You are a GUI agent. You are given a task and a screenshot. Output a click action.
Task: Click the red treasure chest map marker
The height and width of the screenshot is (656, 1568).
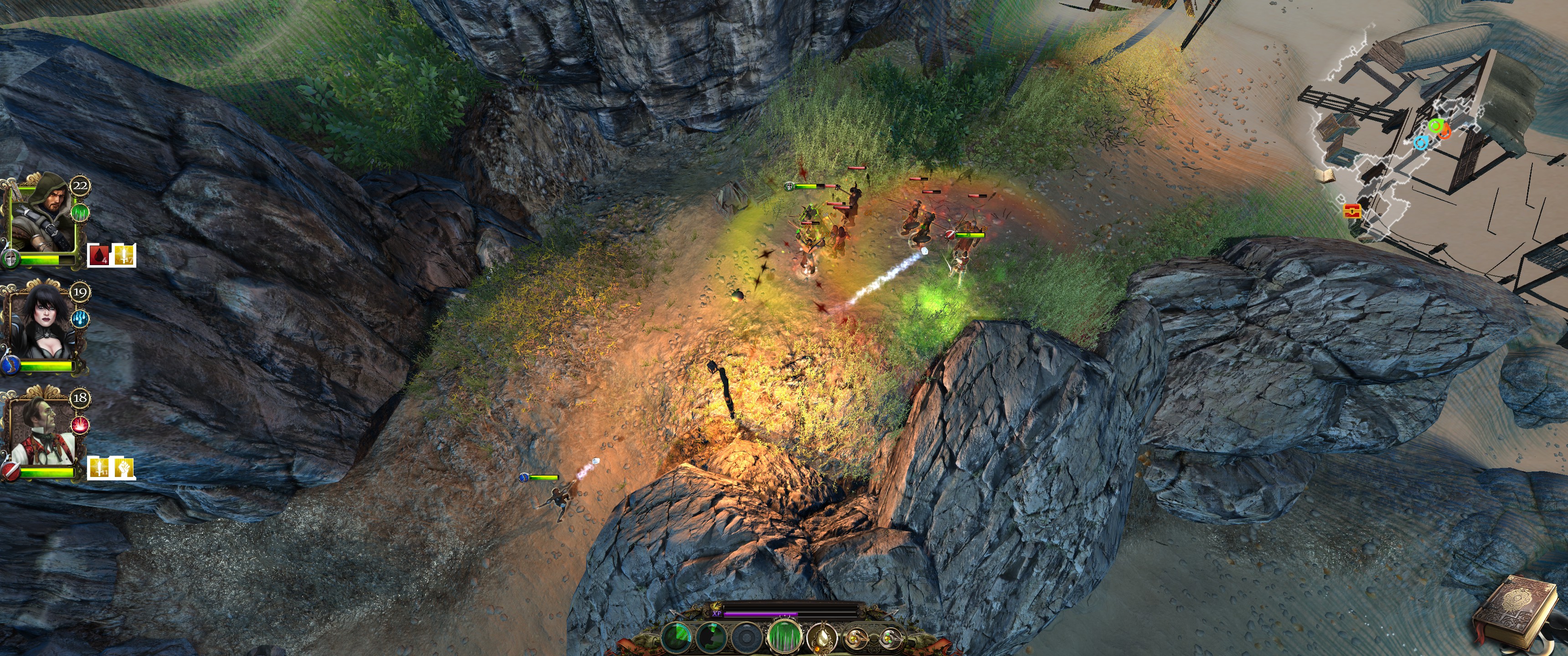1351,211
